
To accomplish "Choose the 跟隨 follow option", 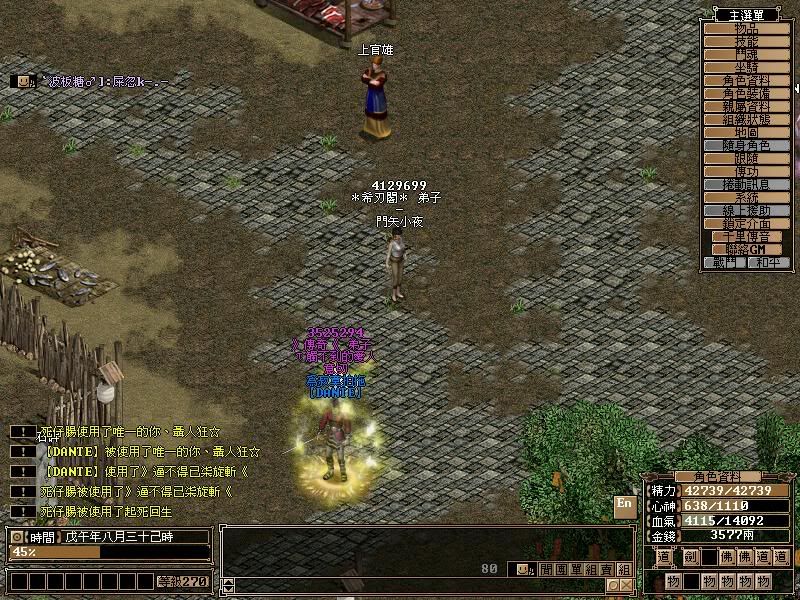I will [x=746, y=159].
